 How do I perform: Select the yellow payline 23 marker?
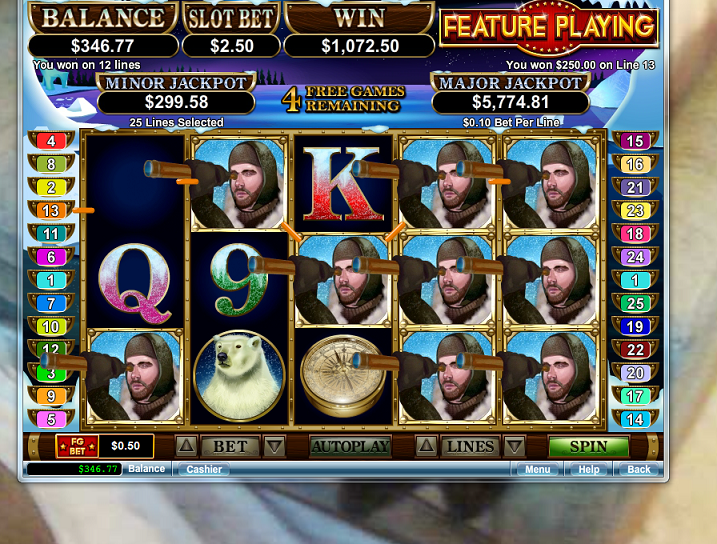(x=634, y=210)
